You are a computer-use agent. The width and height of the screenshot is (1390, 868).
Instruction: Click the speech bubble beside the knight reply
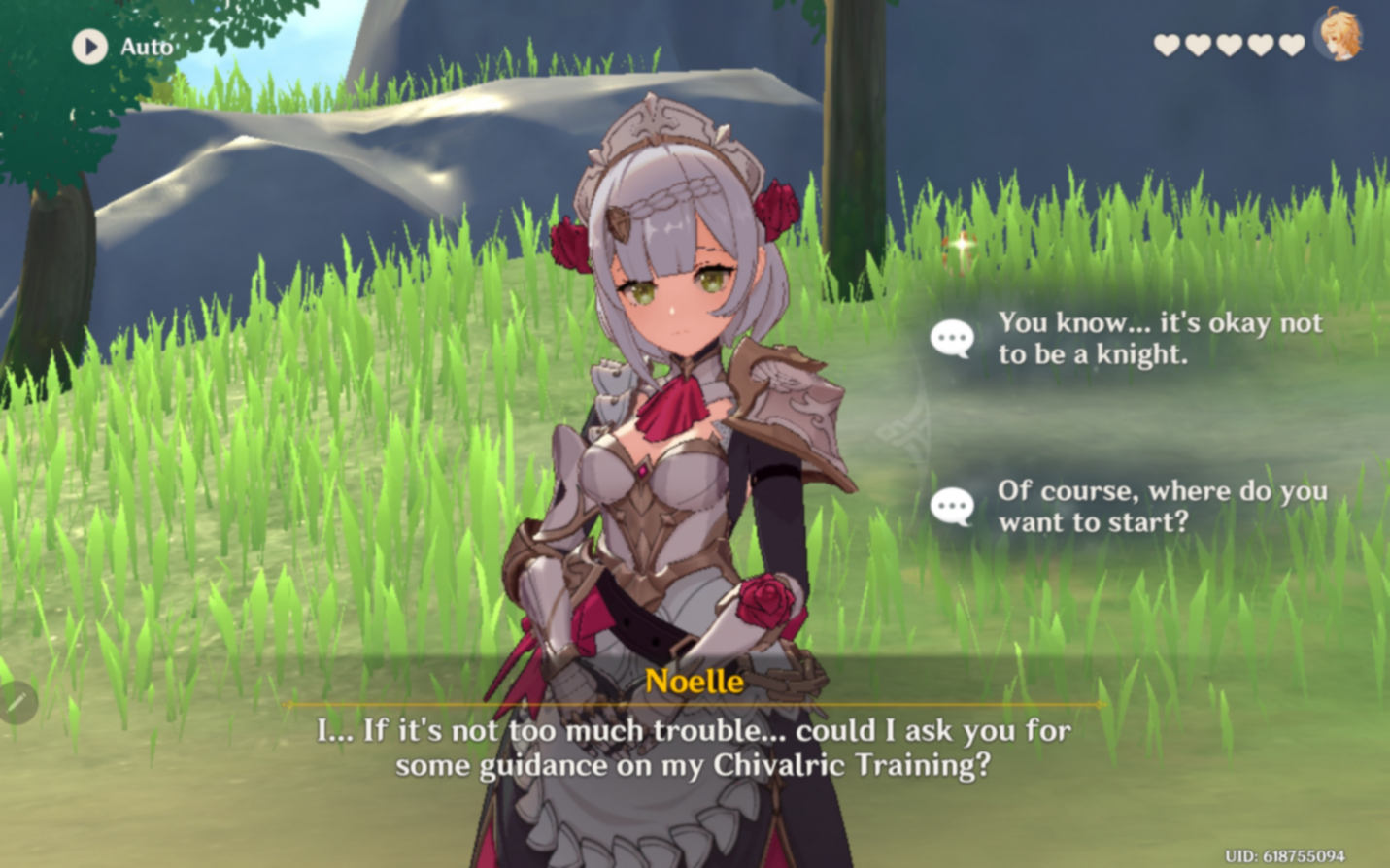click(x=951, y=339)
